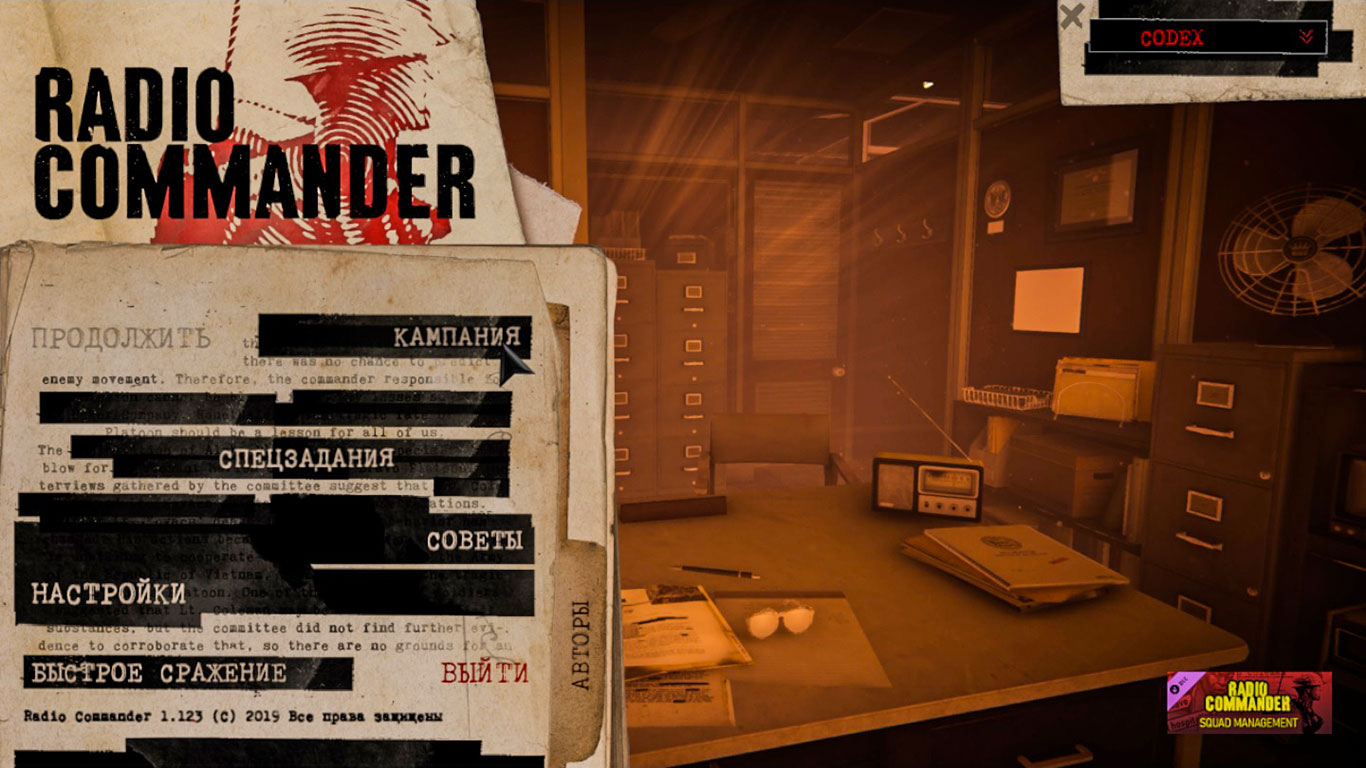Viewport: 1366px width, 768px height.
Task: Open НАСТРОЙКИ settings
Action: click(106, 592)
